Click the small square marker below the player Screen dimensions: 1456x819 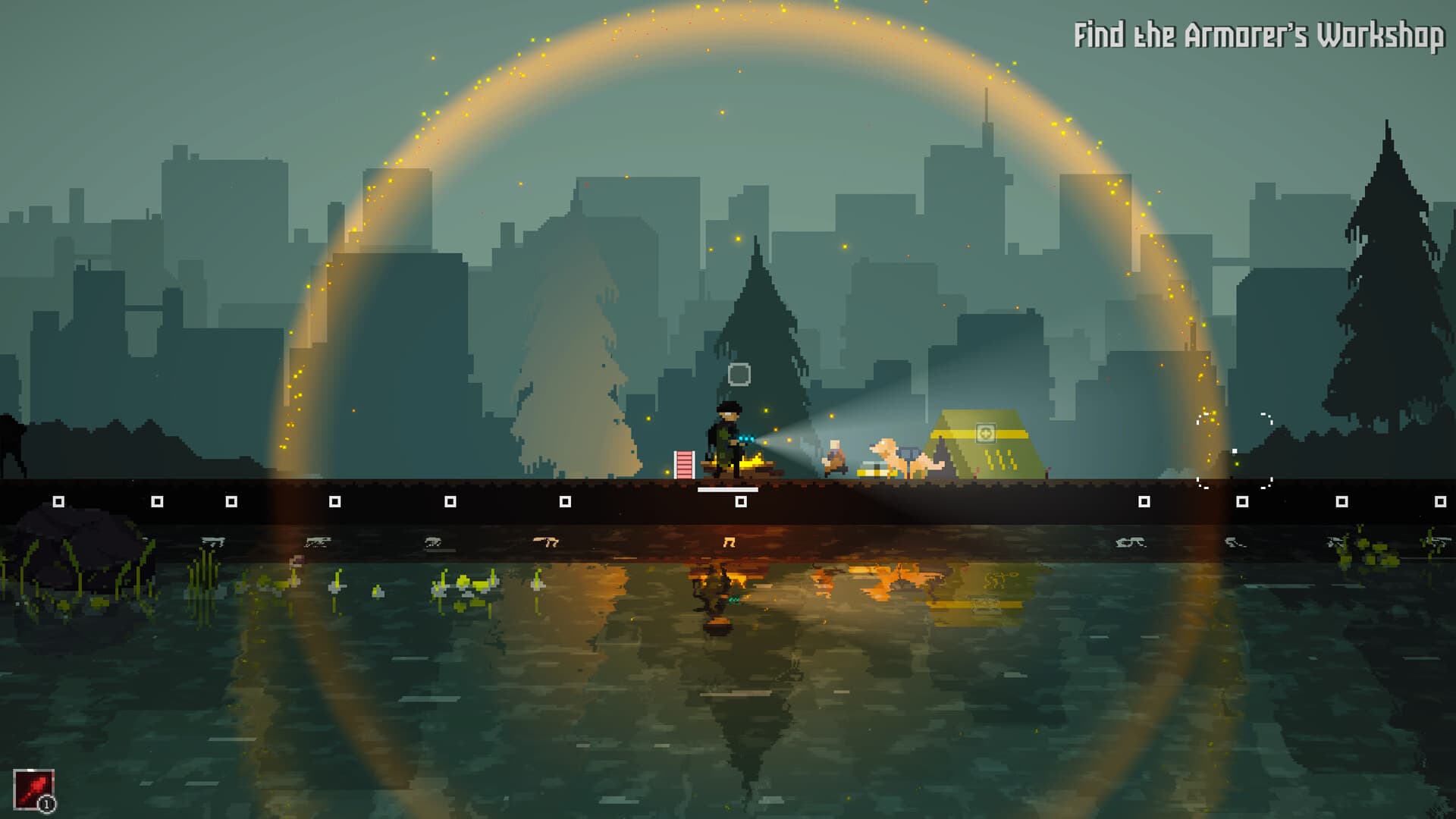[x=741, y=502]
